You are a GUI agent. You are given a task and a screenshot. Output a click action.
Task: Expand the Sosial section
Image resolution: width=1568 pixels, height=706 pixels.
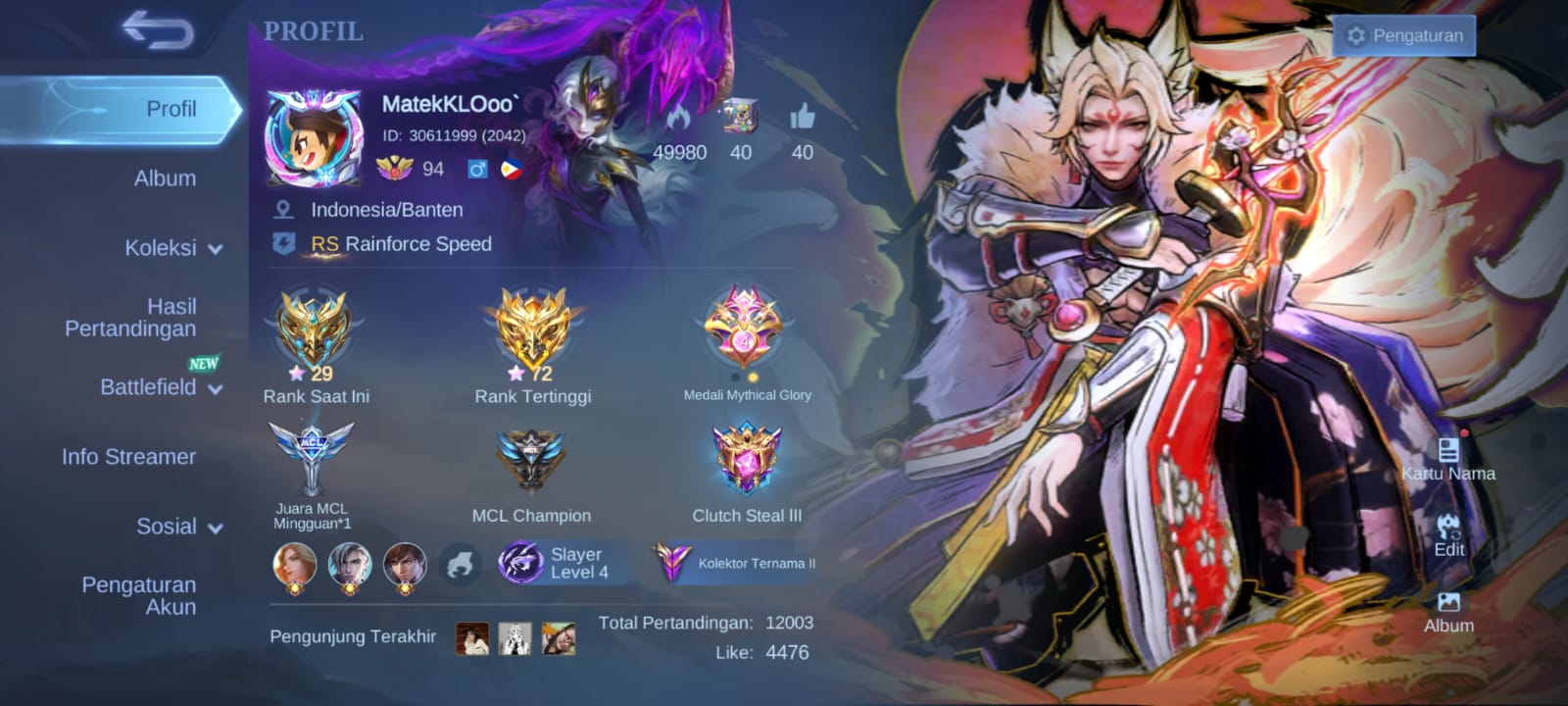click(179, 527)
